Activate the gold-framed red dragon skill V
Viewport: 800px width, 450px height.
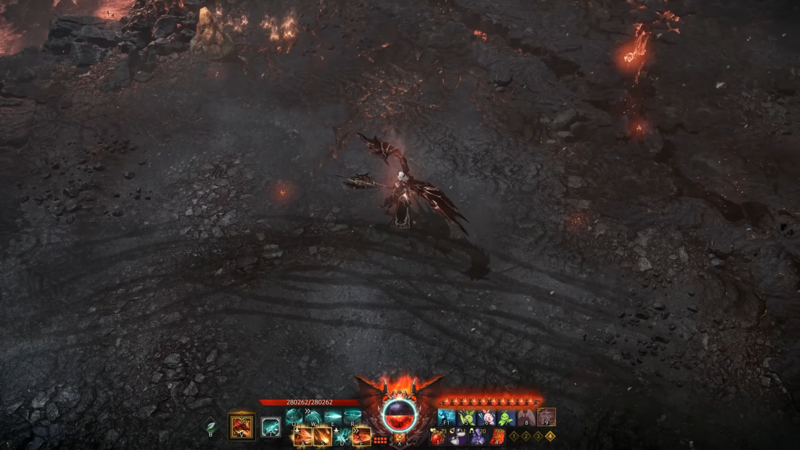click(241, 427)
